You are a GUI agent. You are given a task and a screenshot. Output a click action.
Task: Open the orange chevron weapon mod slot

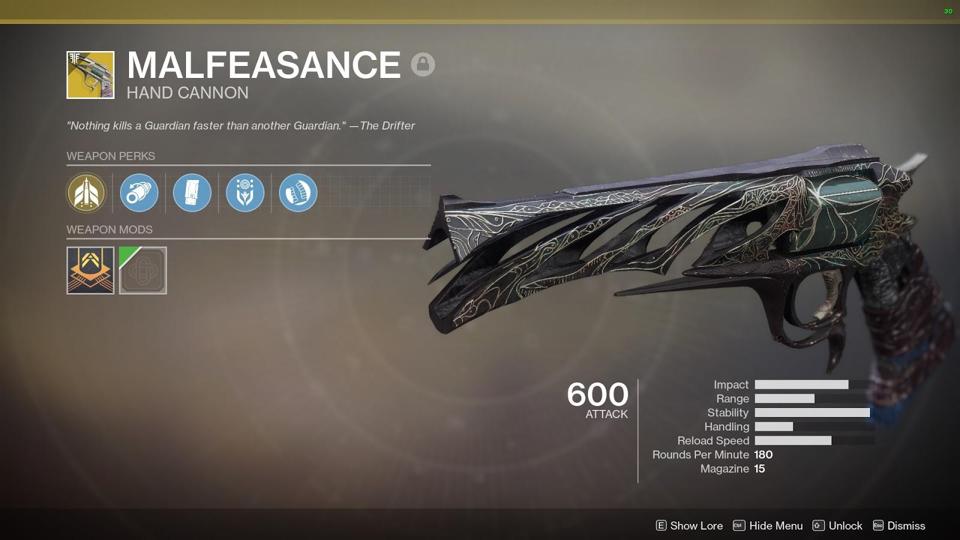point(90,270)
